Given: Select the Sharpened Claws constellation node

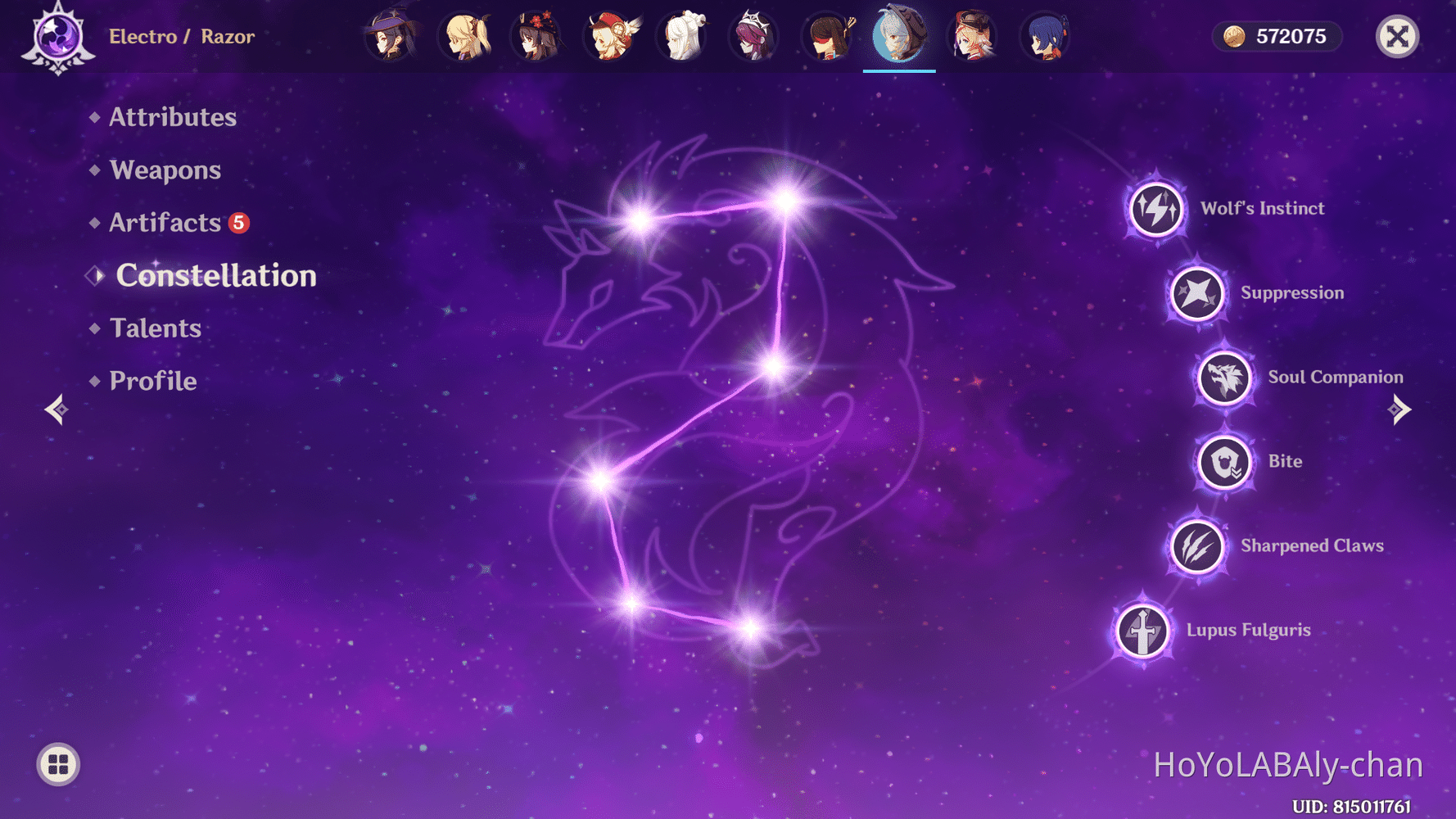Looking at the screenshot, I should coord(1196,547).
